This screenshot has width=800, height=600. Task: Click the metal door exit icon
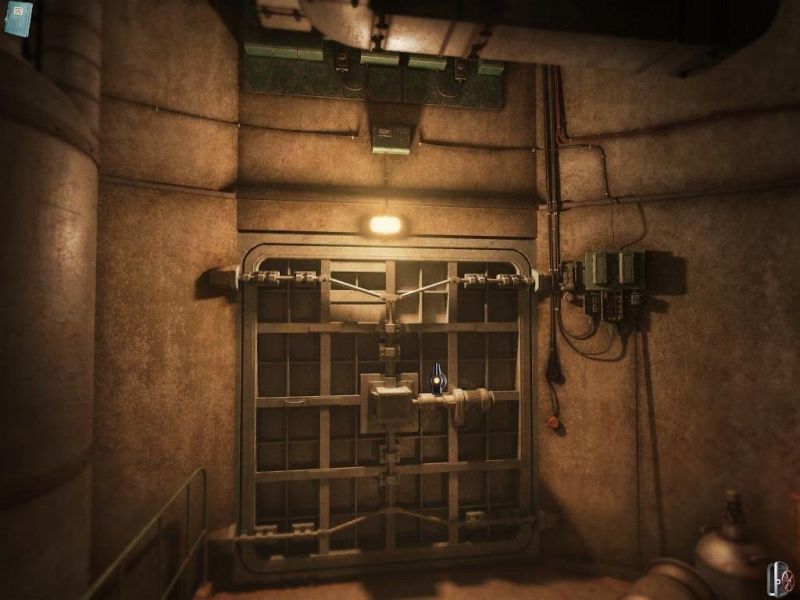(x=779, y=579)
